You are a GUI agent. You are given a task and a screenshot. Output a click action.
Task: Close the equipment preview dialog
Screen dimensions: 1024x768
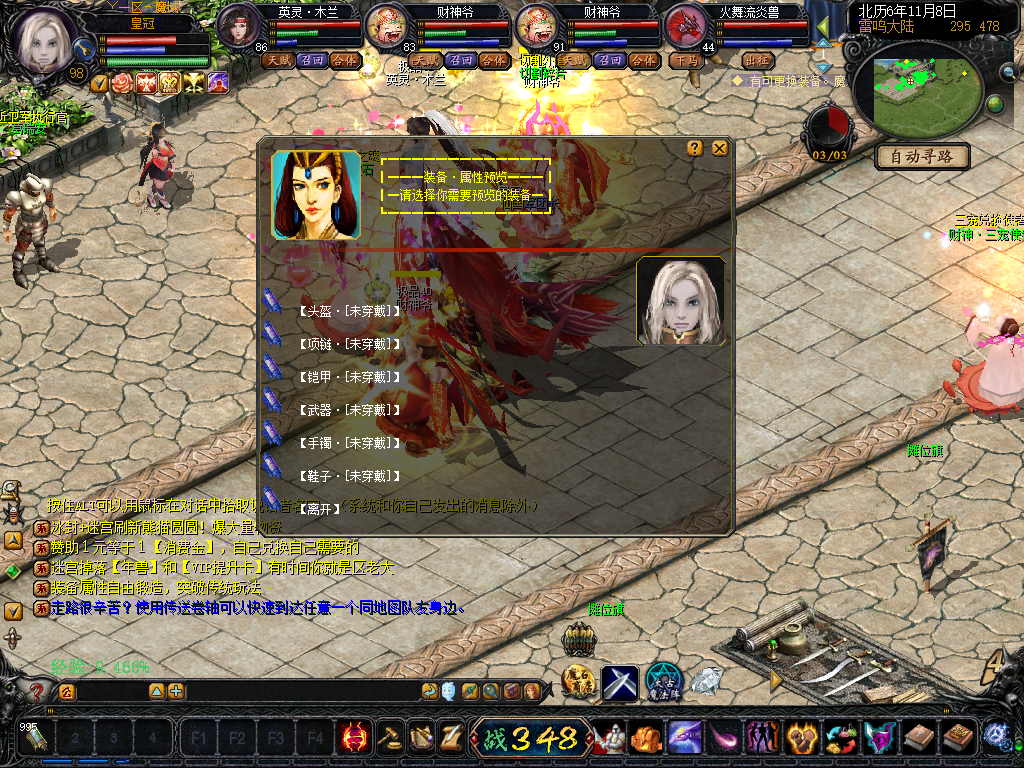[719, 148]
